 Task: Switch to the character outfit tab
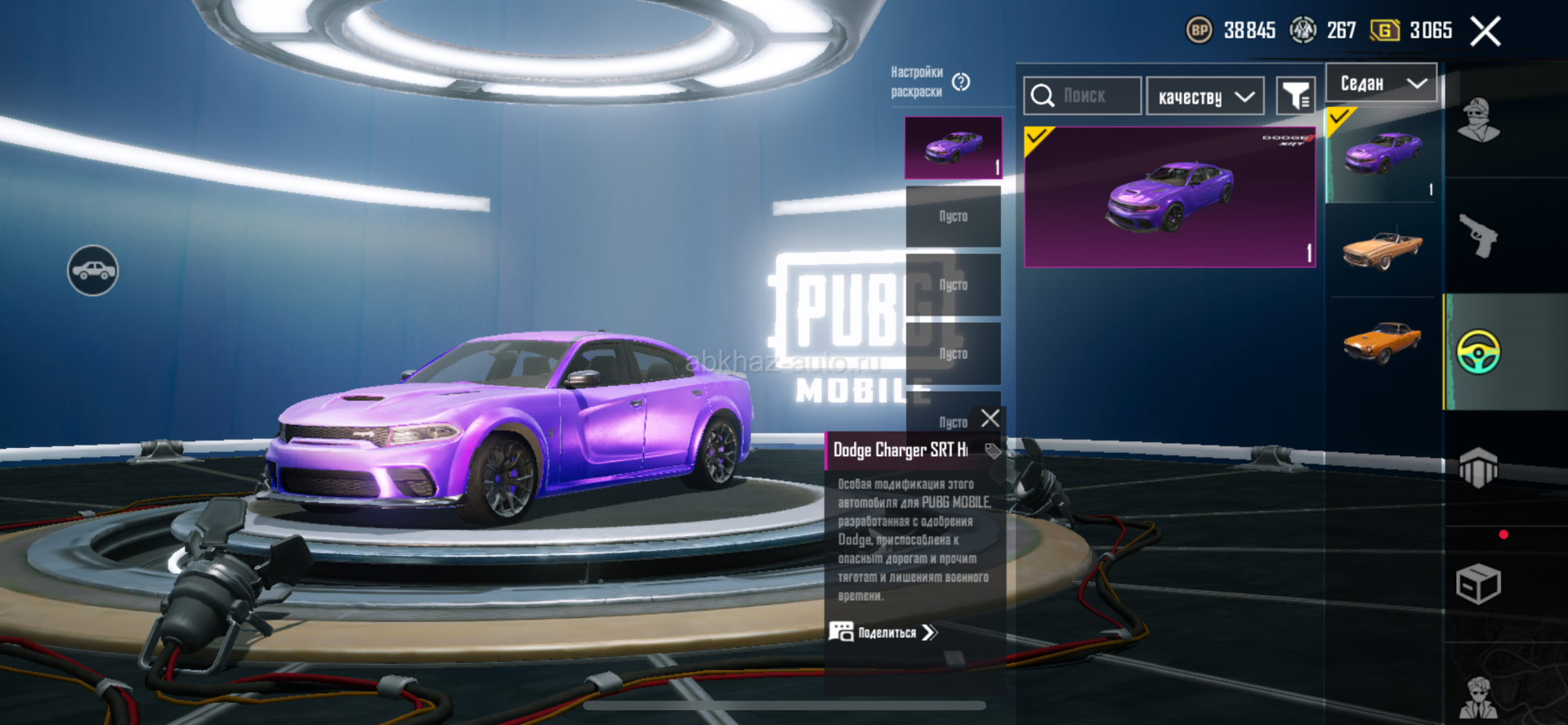click(1479, 121)
